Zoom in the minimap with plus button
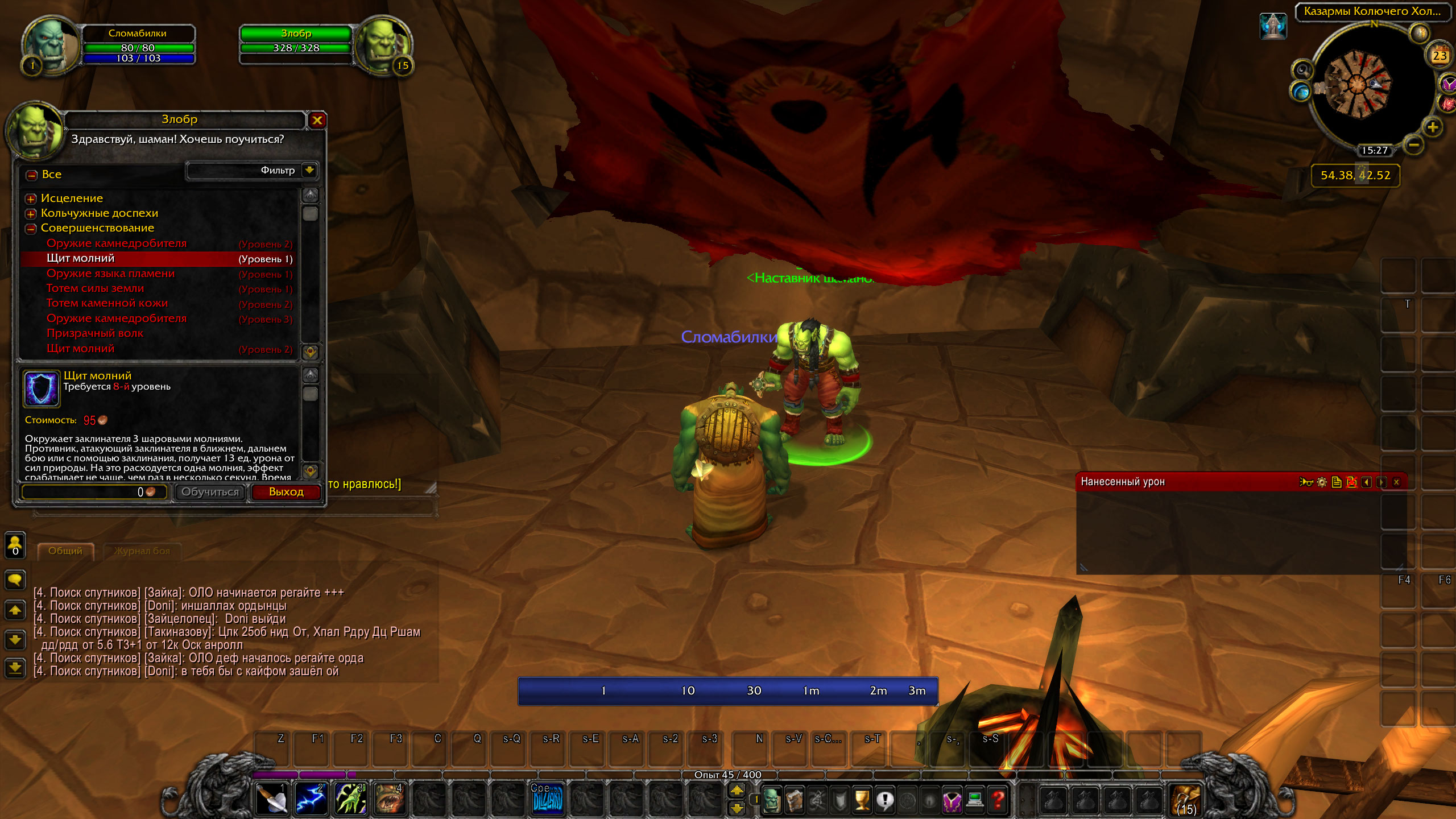 click(x=1432, y=127)
